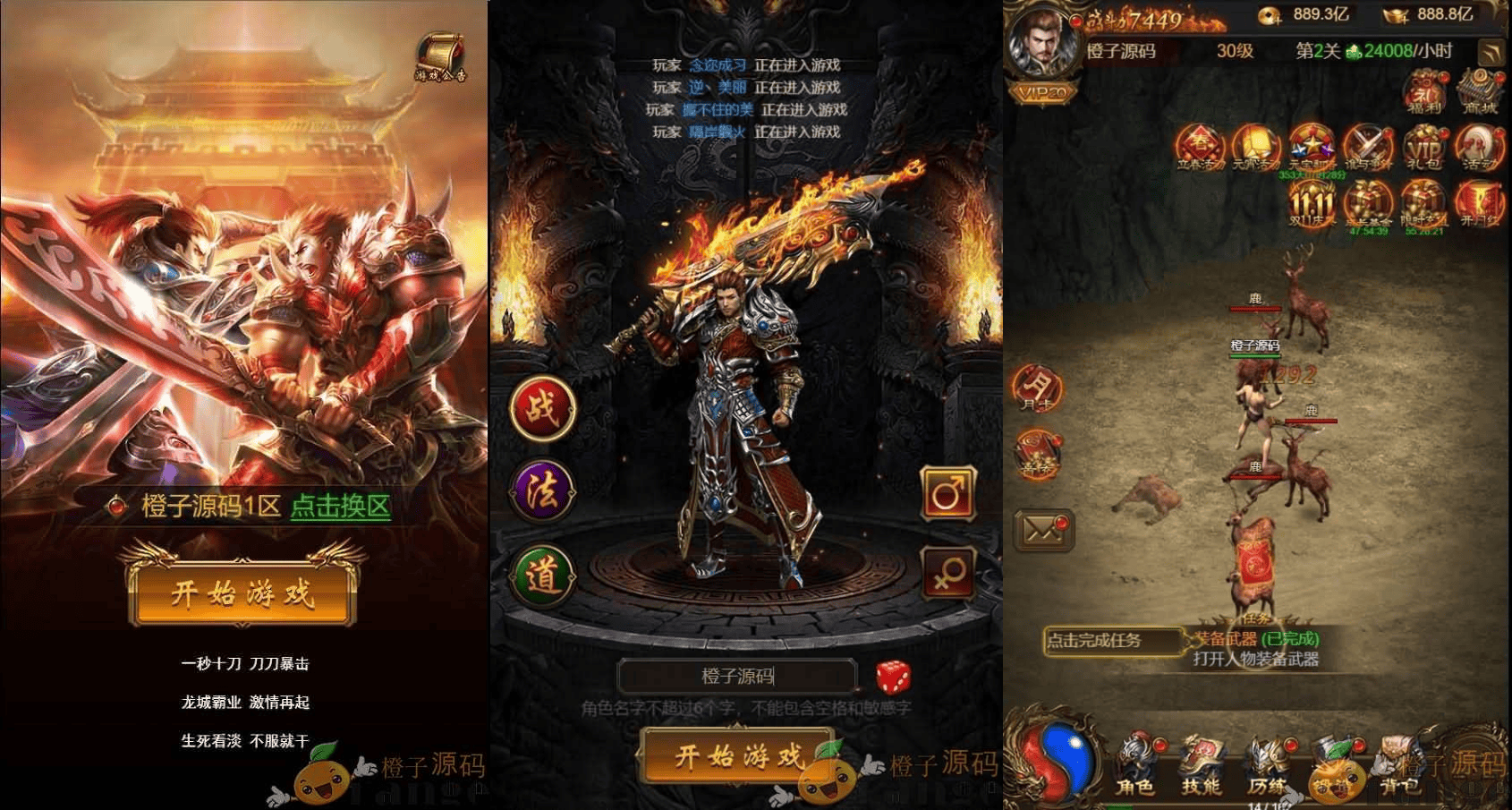Select the male gender symbol
Image resolution: width=1512 pixels, height=810 pixels.
click(x=947, y=493)
